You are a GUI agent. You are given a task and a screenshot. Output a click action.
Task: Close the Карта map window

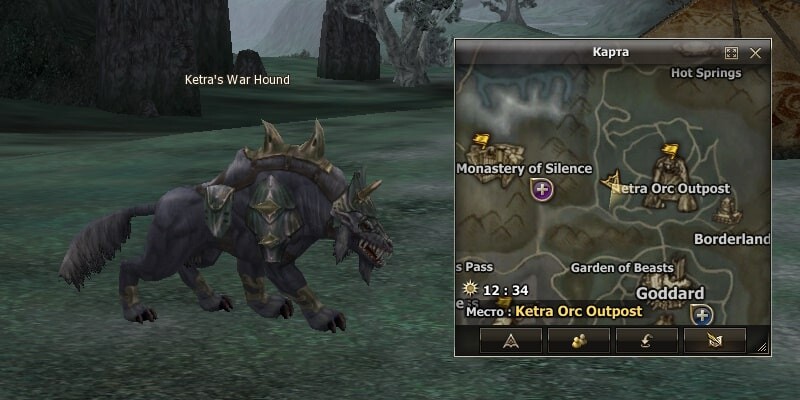click(x=756, y=52)
